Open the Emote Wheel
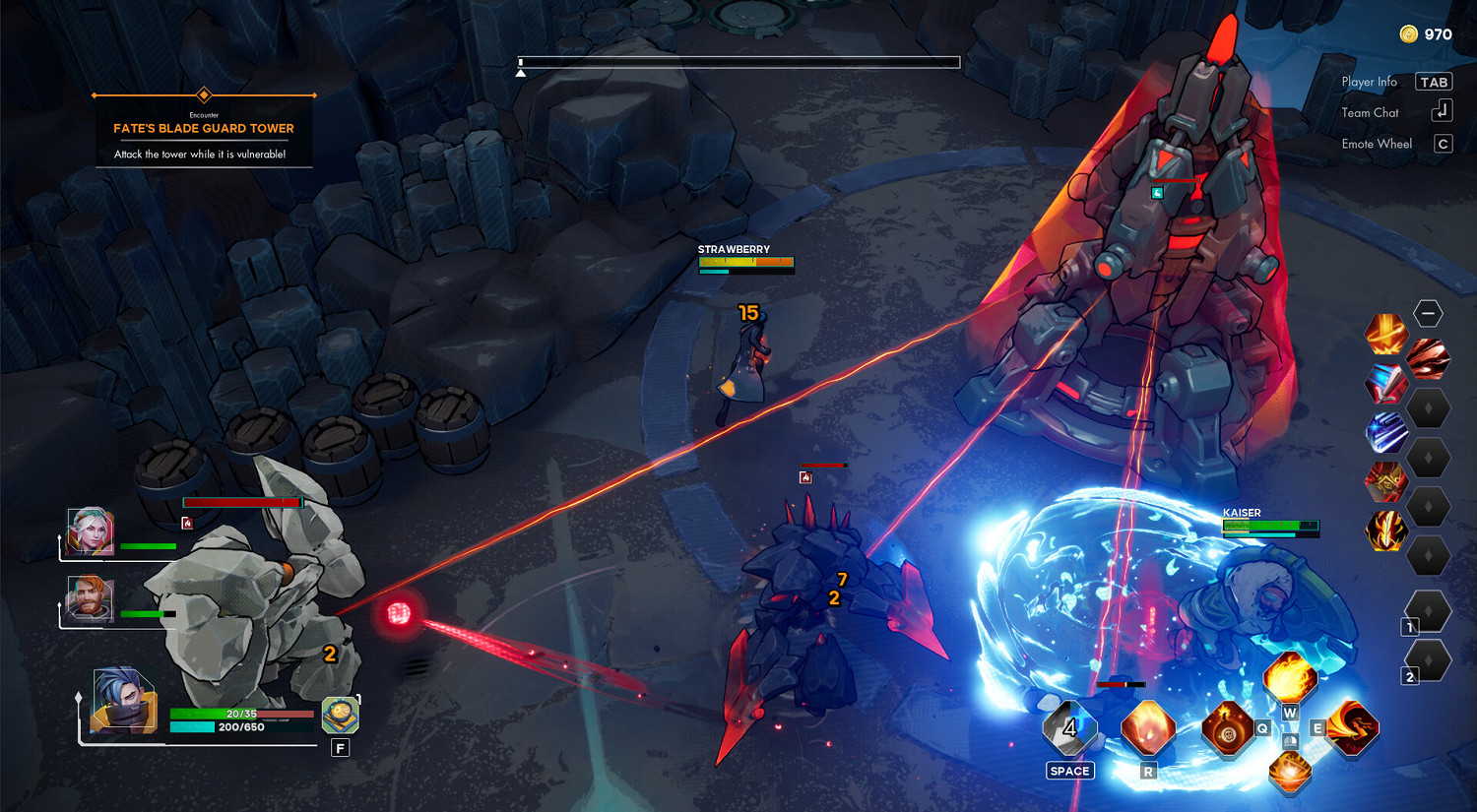The height and width of the screenshot is (812, 1477). click(1443, 144)
